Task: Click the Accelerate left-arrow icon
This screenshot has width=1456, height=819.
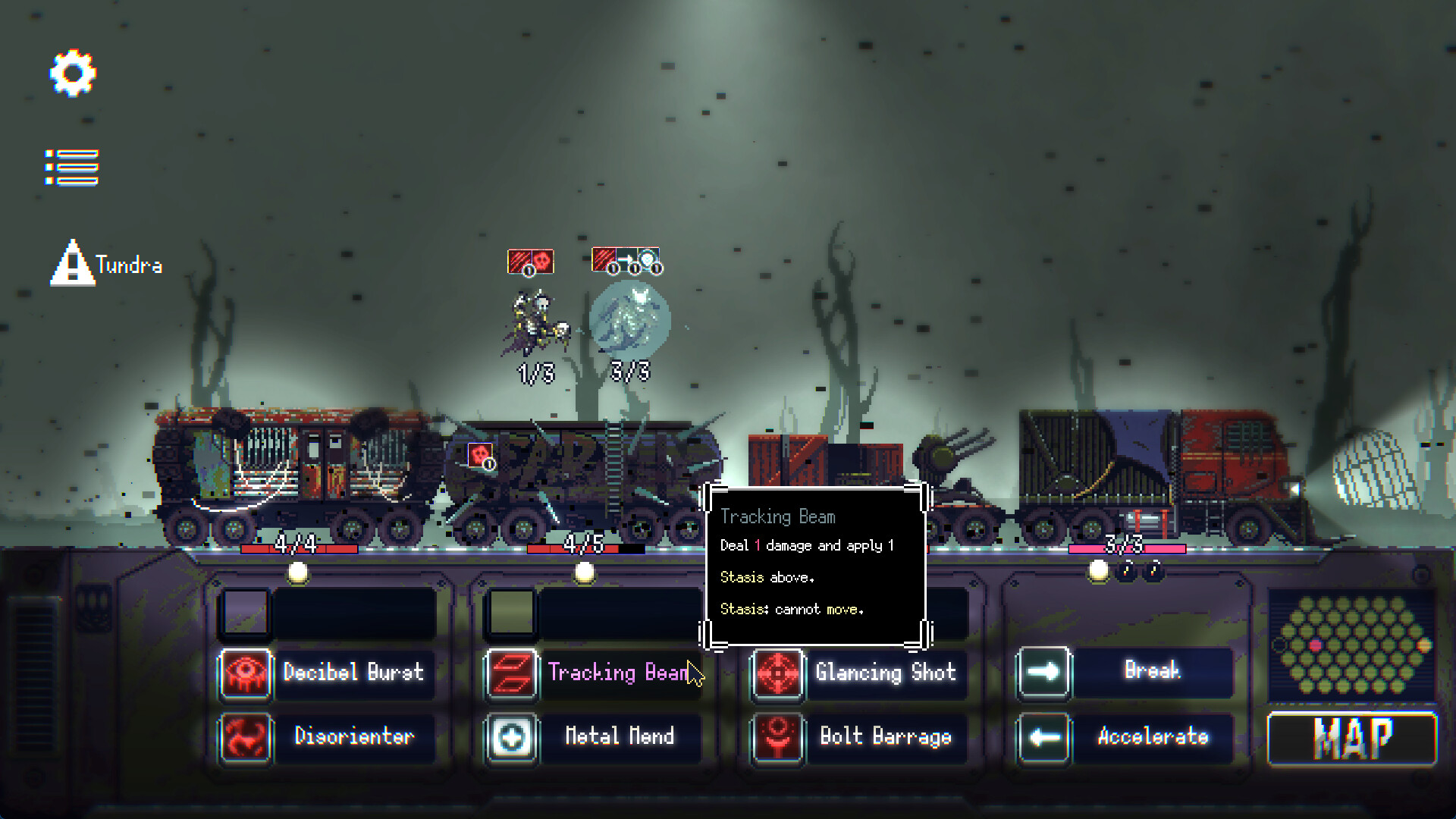Action: [1044, 737]
